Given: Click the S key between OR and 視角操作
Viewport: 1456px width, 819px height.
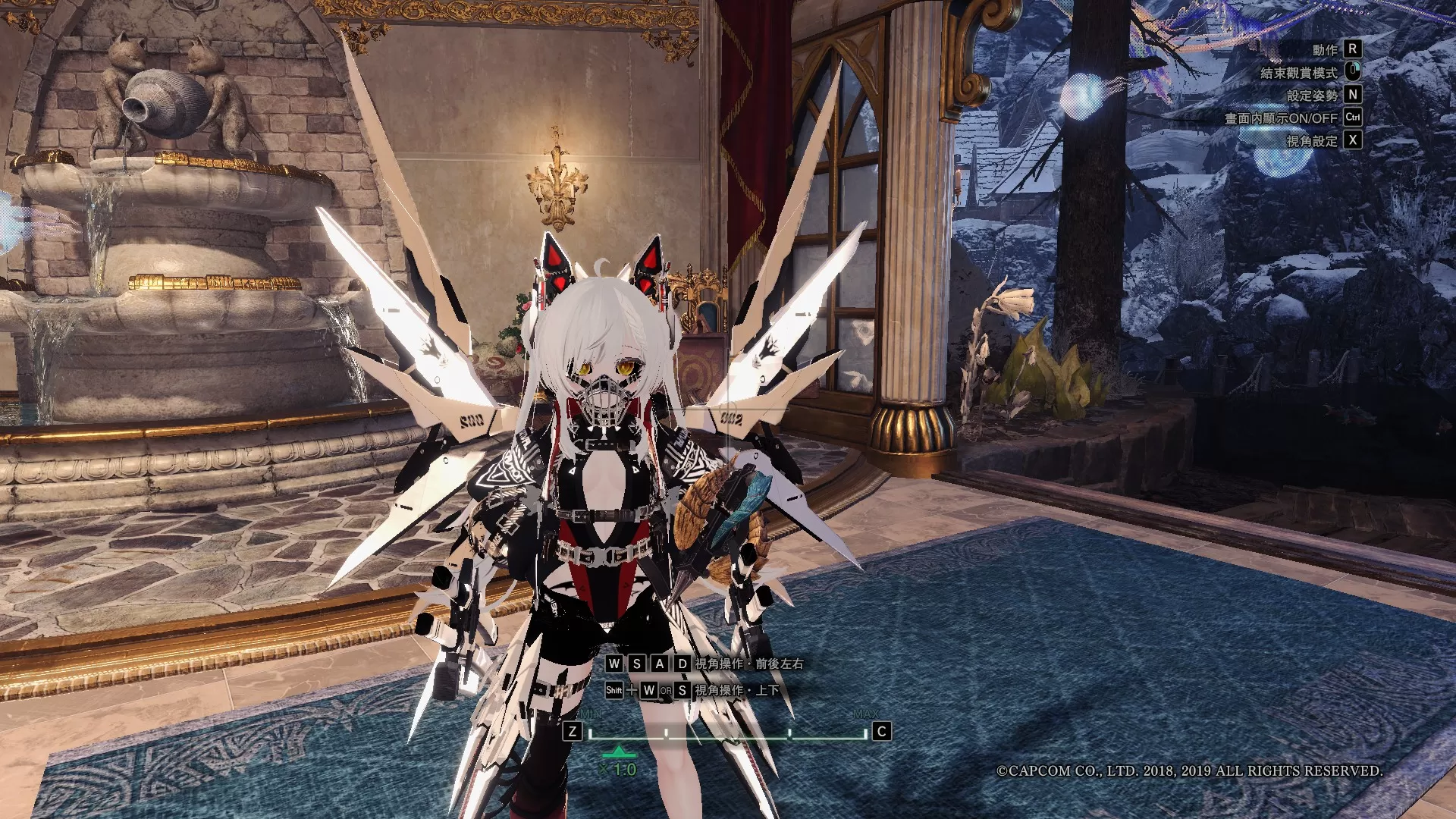Looking at the screenshot, I should pyautogui.click(x=682, y=691).
